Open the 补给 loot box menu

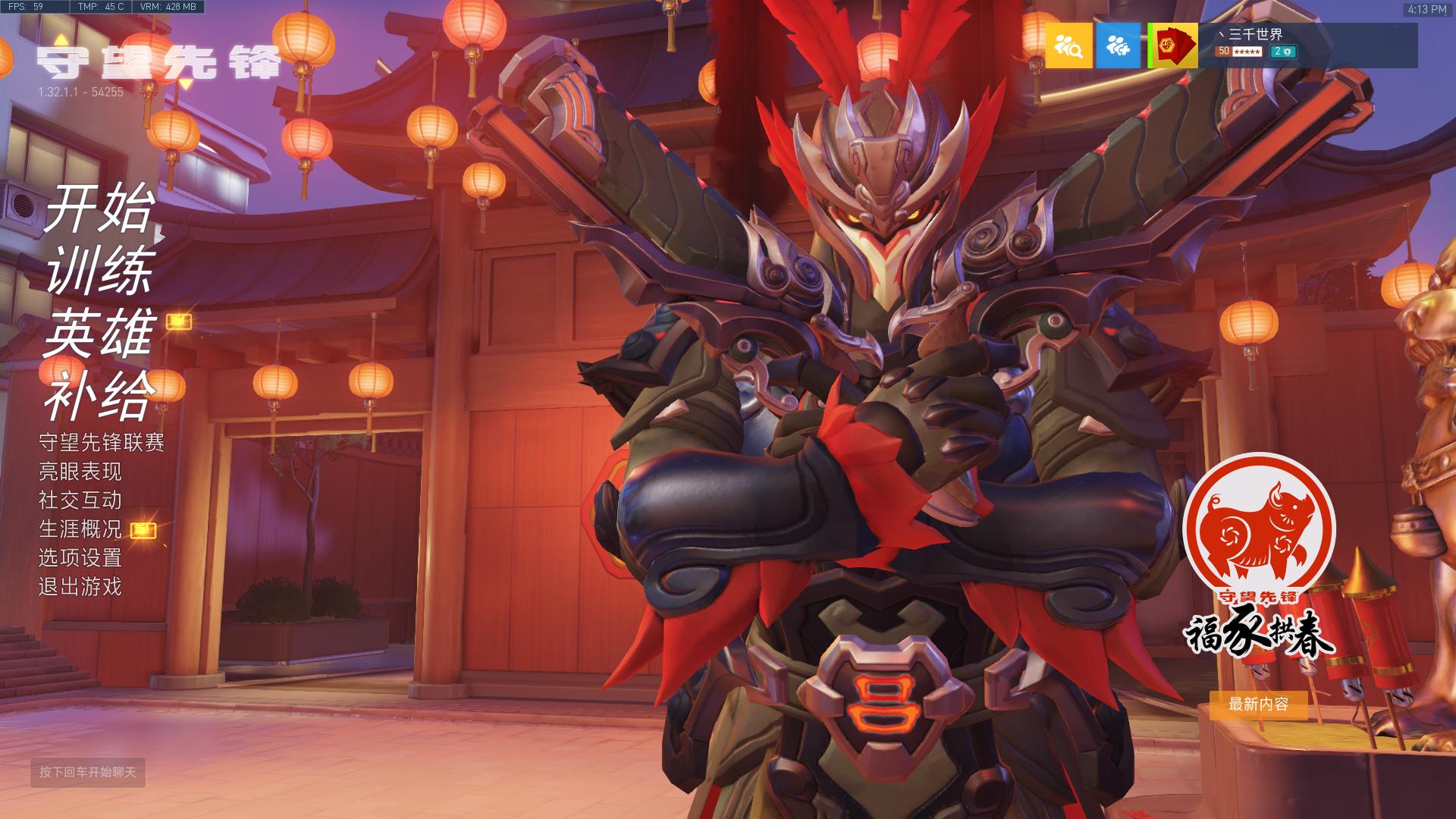100,396
